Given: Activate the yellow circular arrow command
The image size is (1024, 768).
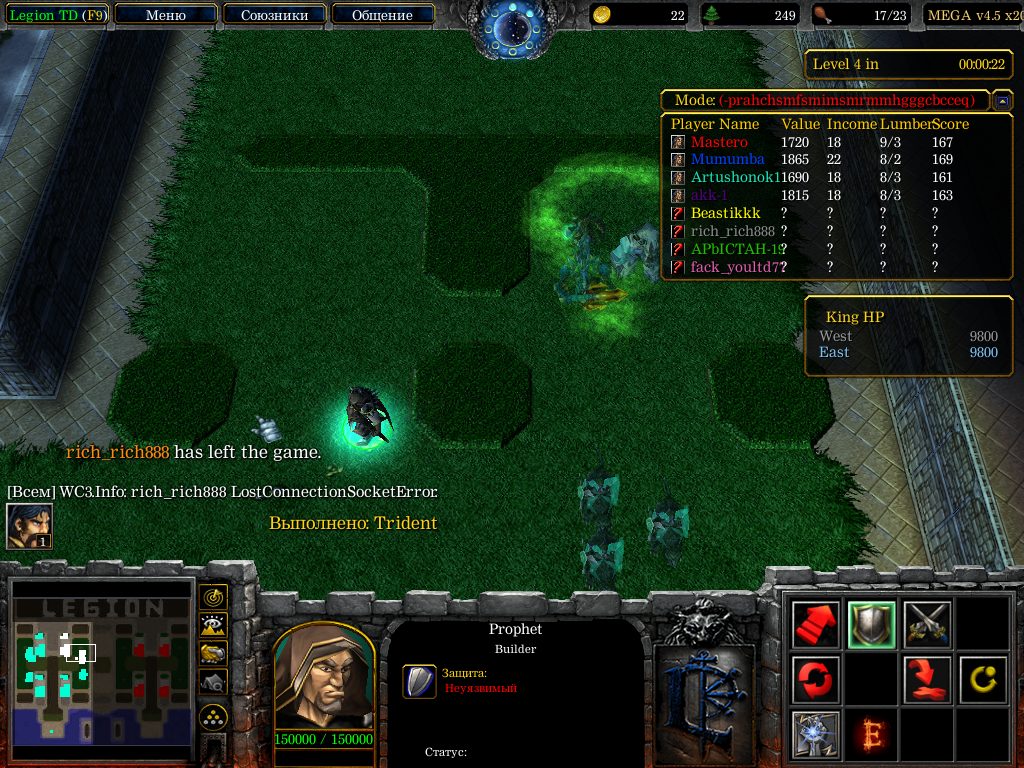Looking at the screenshot, I should coord(982,680).
